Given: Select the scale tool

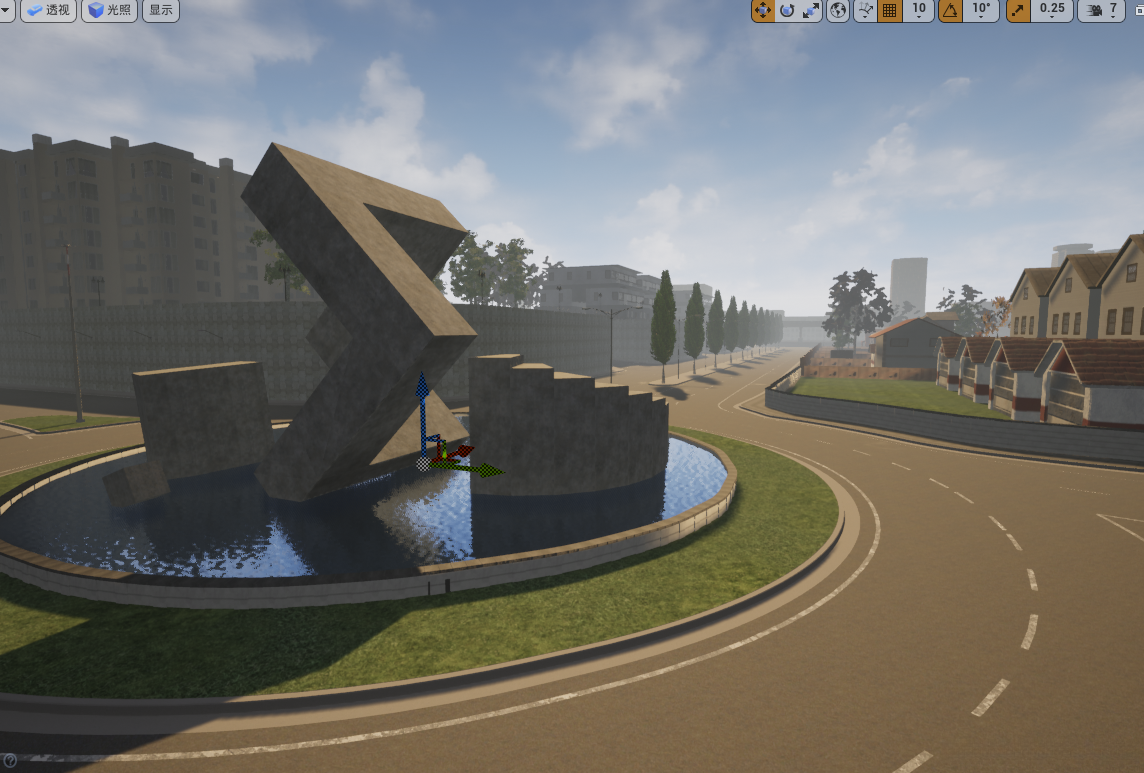Looking at the screenshot, I should [811, 10].
